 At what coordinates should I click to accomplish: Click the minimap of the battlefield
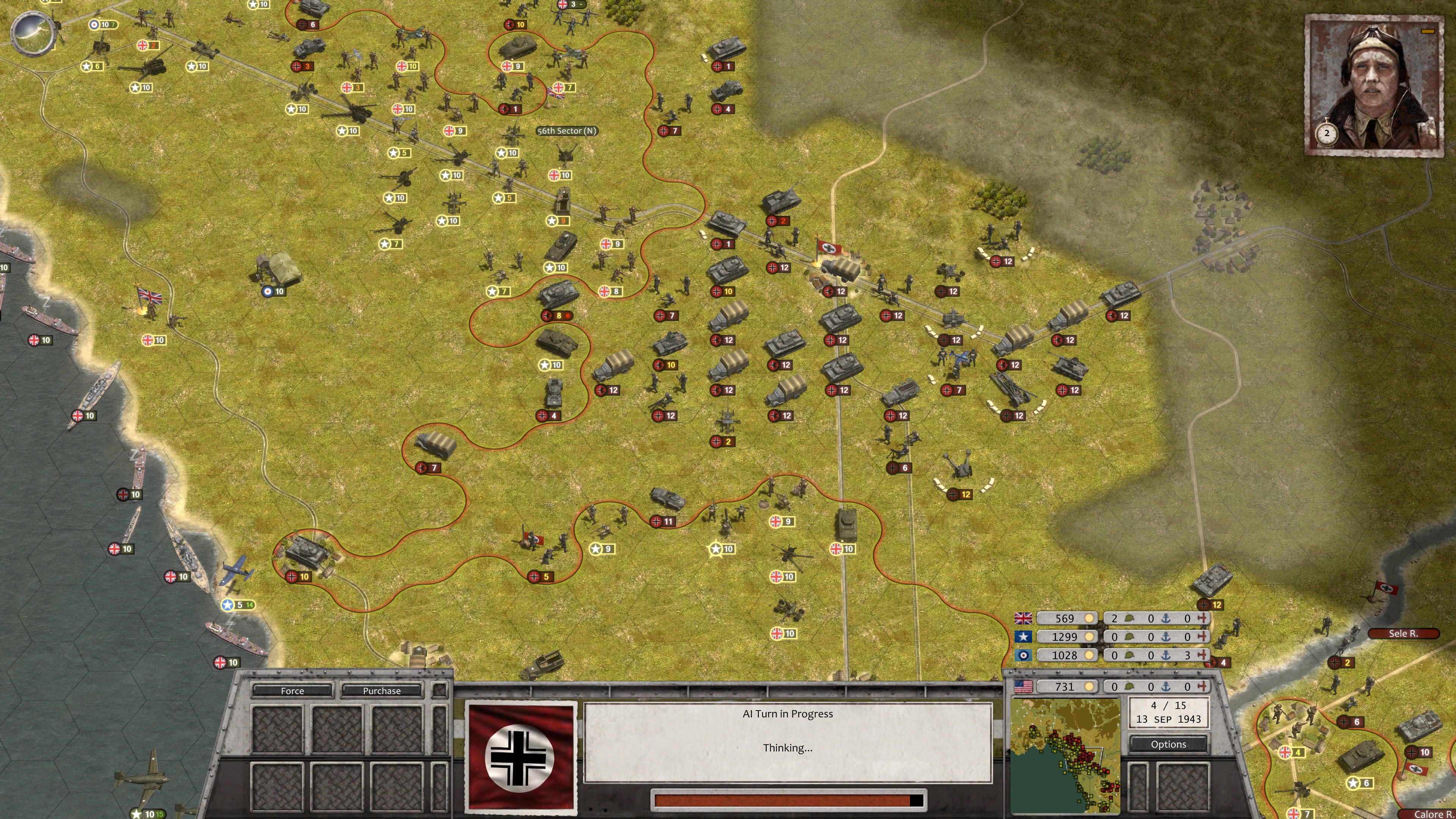(x=1065, y=756)
